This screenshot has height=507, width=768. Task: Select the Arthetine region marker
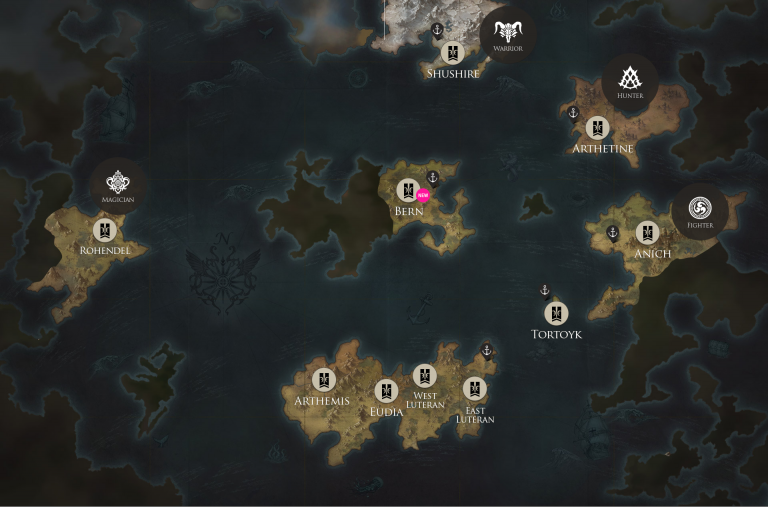[598, 128]
